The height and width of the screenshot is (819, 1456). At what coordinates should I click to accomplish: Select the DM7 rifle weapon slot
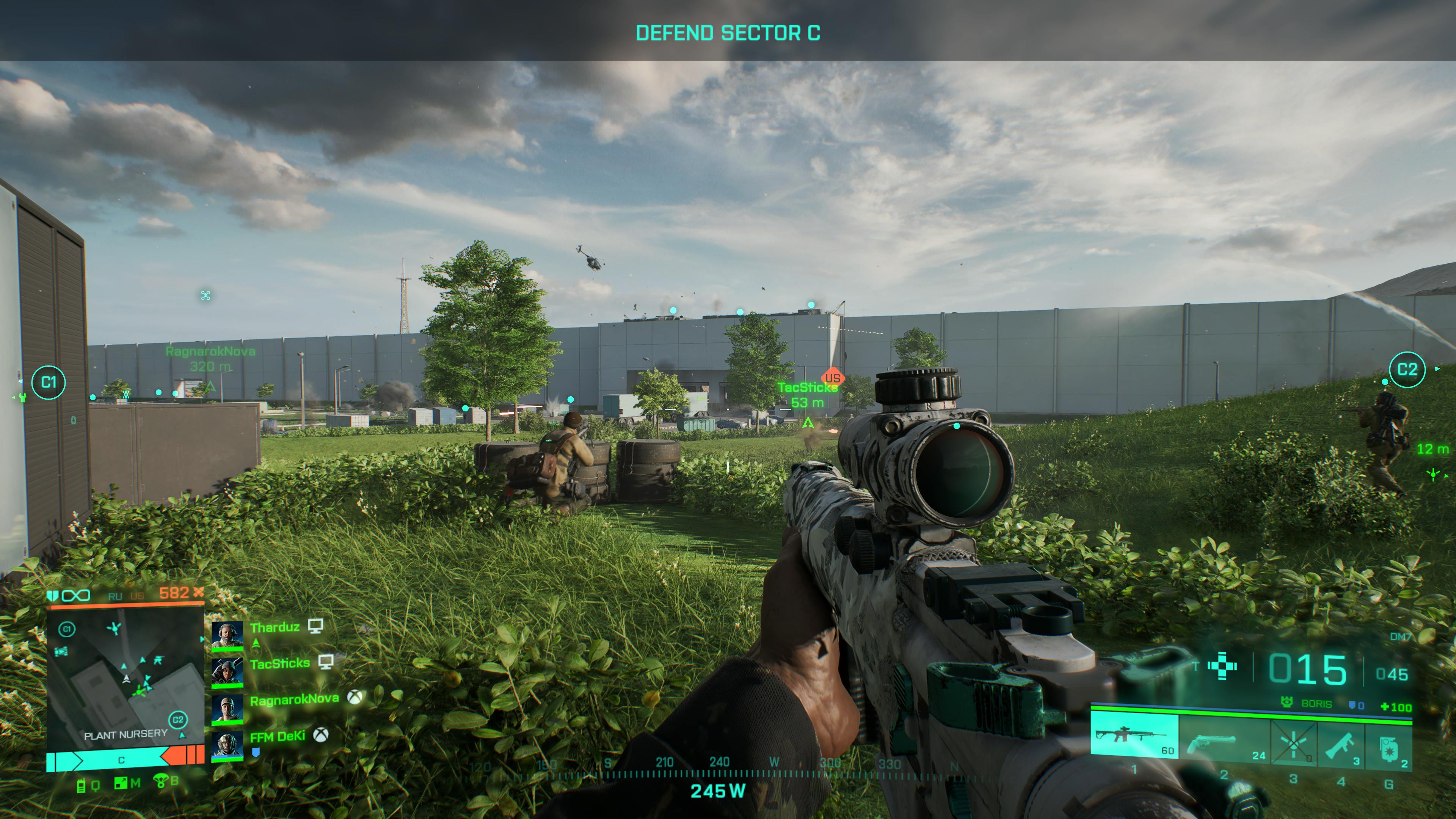tap(1134, 736)
